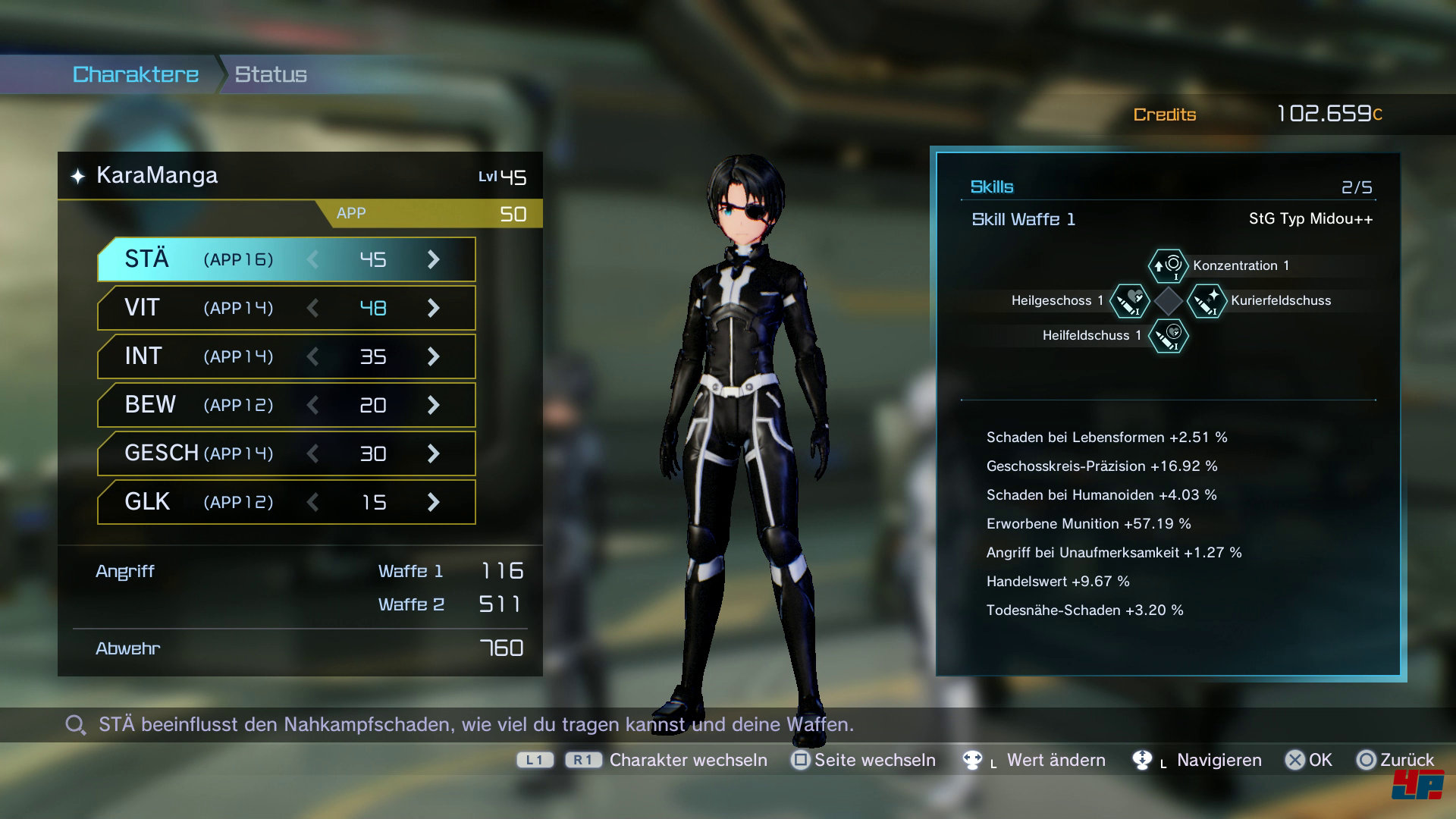1456x819 pixels.
Task: Lower GESCH with the left arrow
Action: (312, 453)
